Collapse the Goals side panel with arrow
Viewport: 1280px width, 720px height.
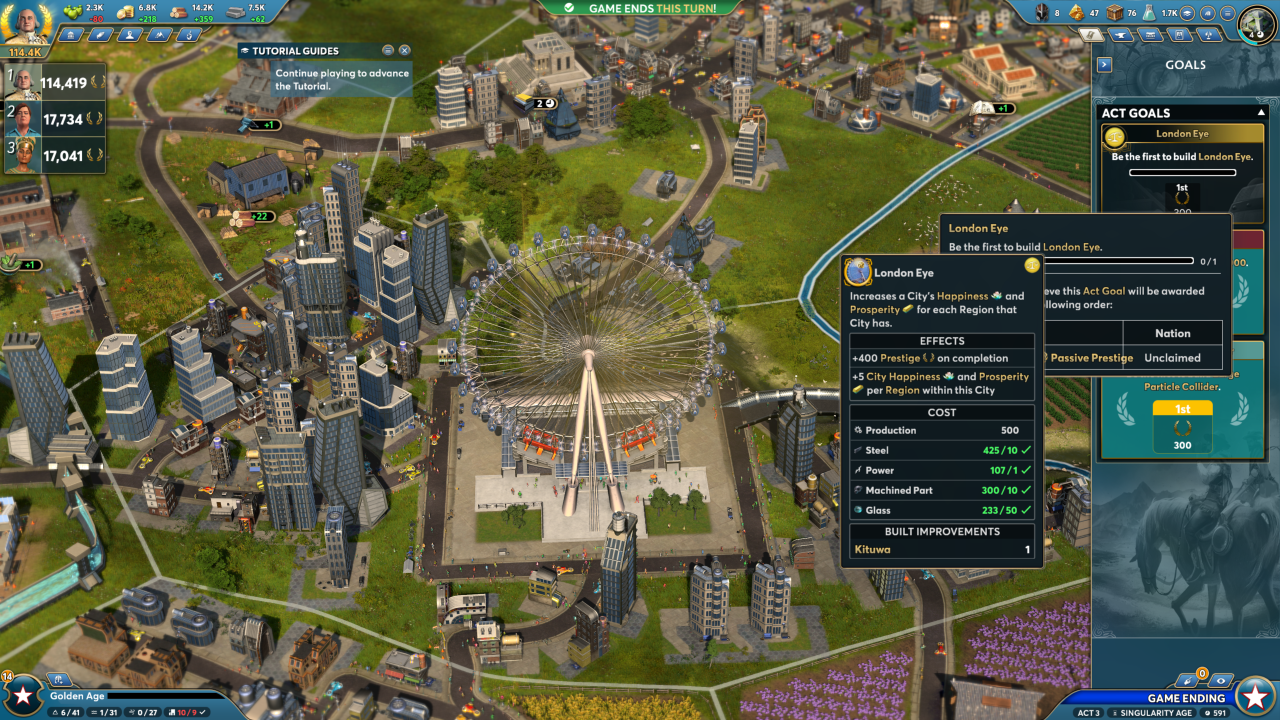1104,65
